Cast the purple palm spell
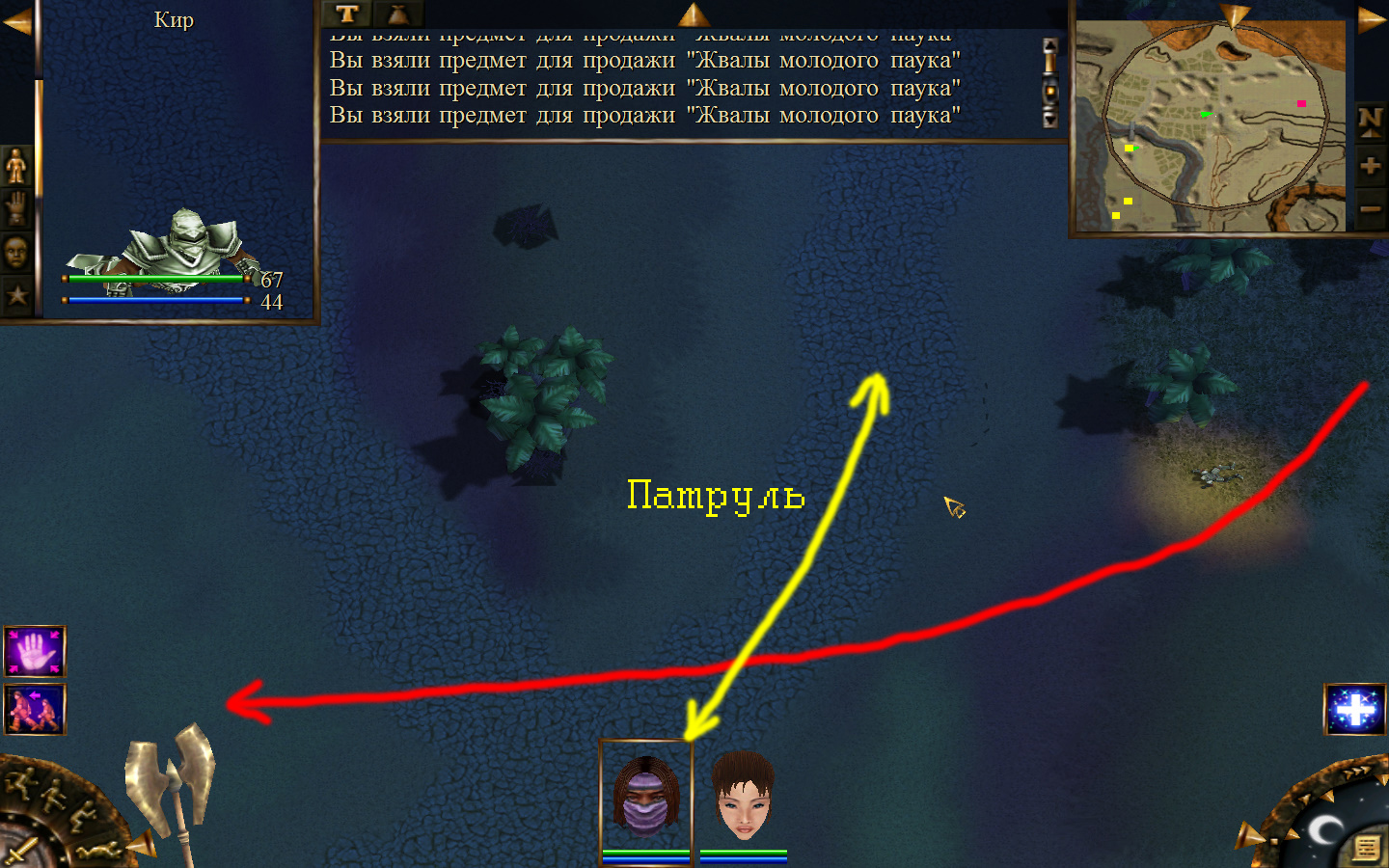The height and width of the screenshot is (868, 1389). pyautogui.click(x=35, y=651)
